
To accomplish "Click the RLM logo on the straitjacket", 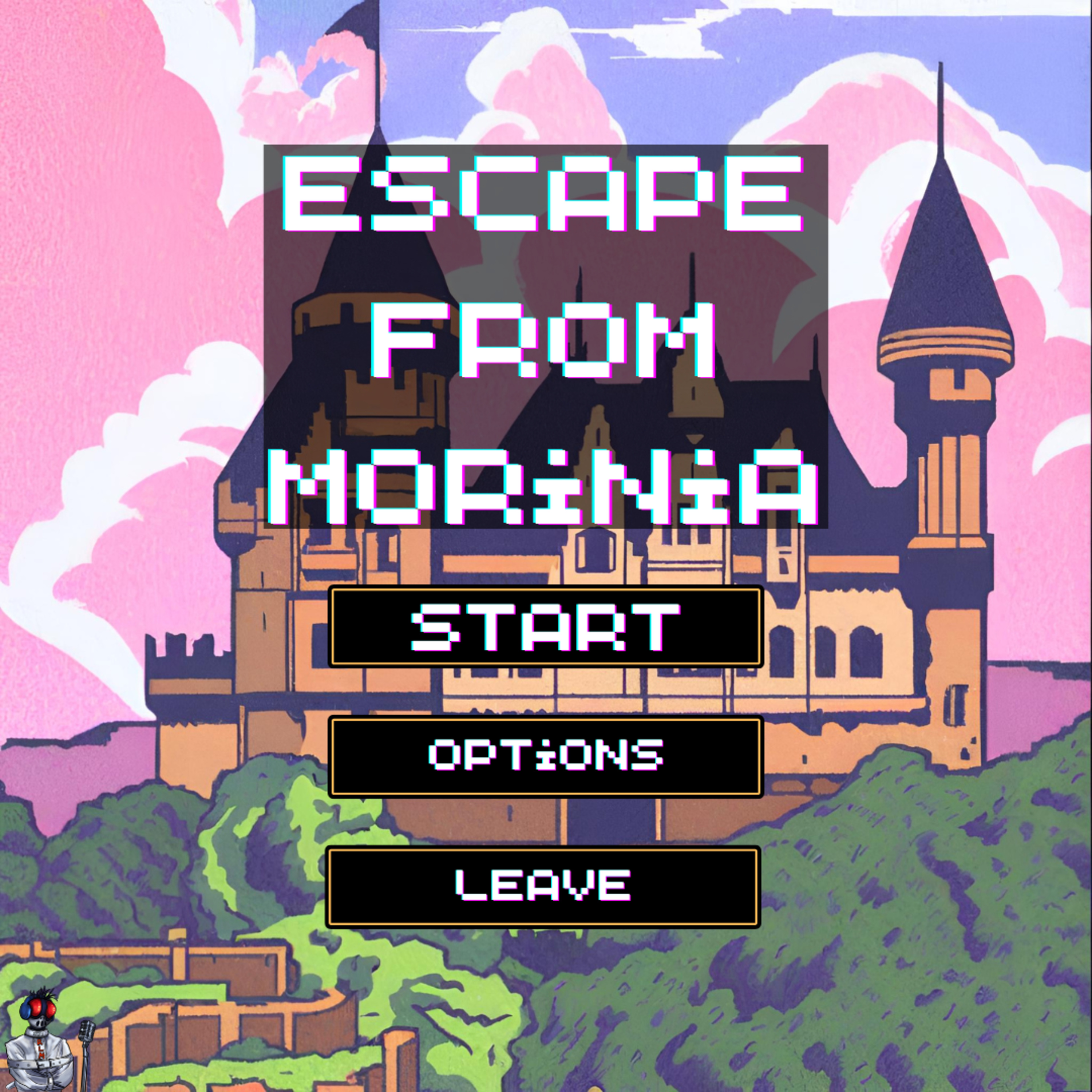I will (41, 1050).
